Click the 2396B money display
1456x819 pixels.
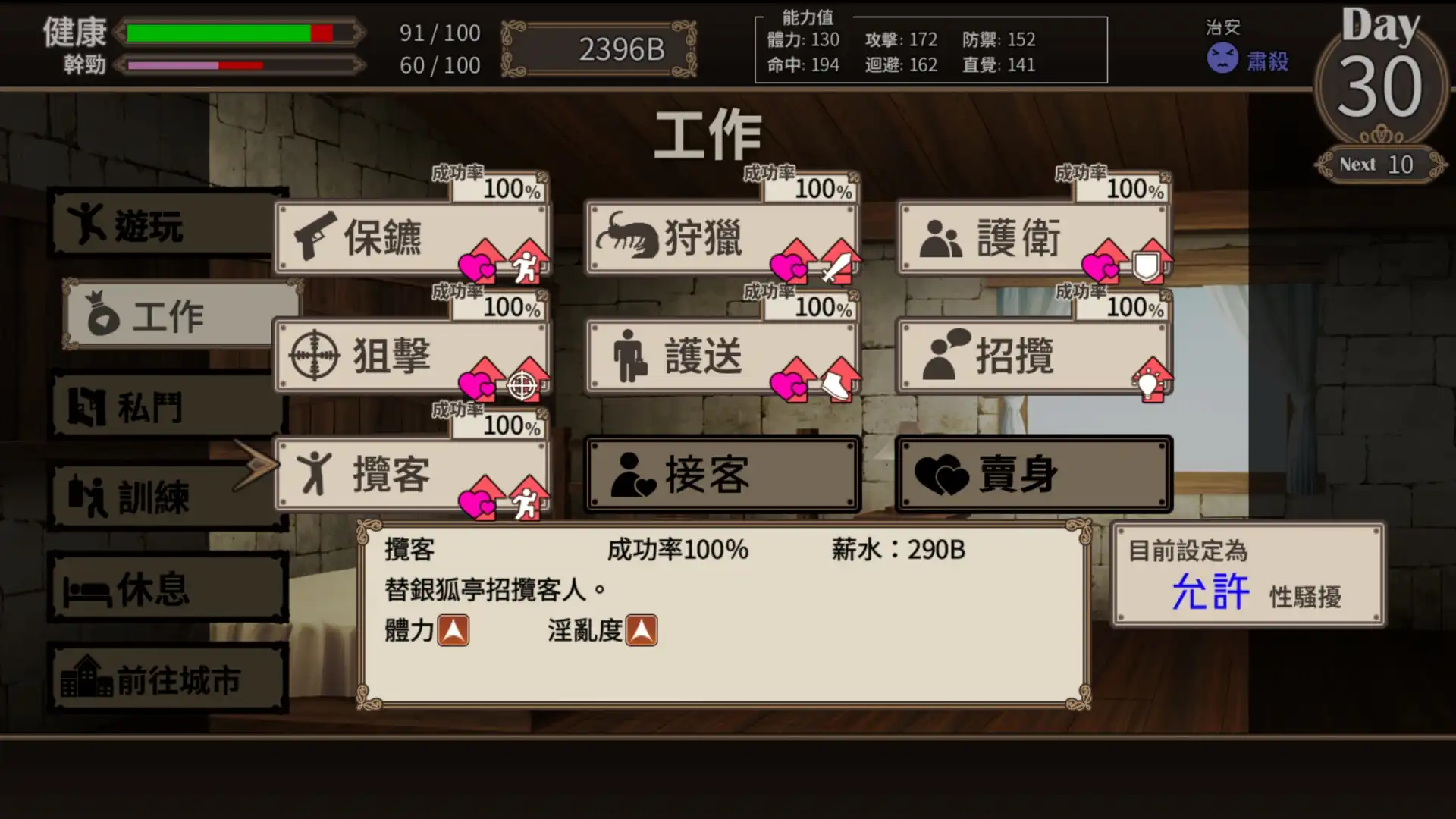(620, 49)
